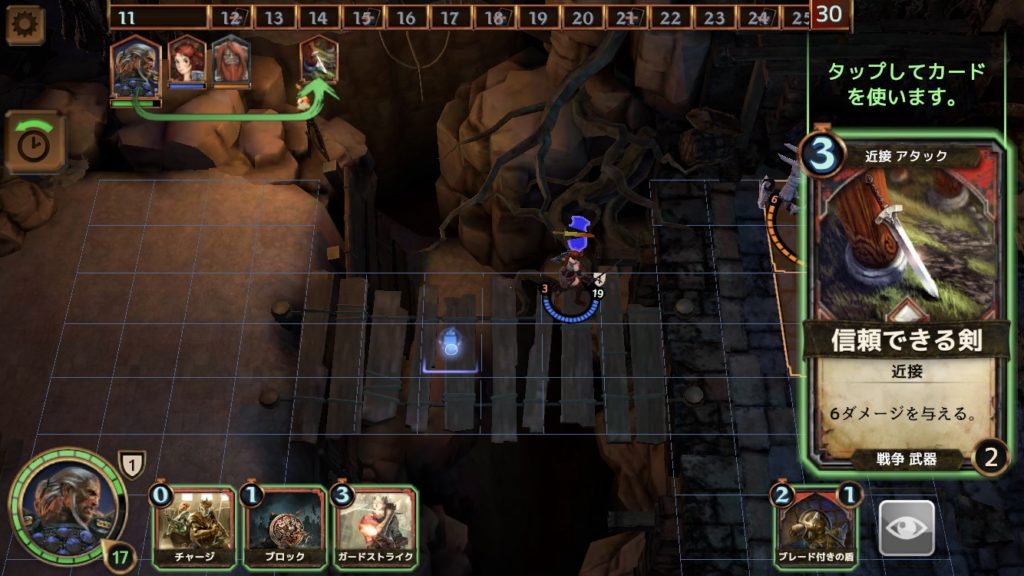
Task: Open the gear settings menu
Action: pyautogui.click(x=24, y=24)
